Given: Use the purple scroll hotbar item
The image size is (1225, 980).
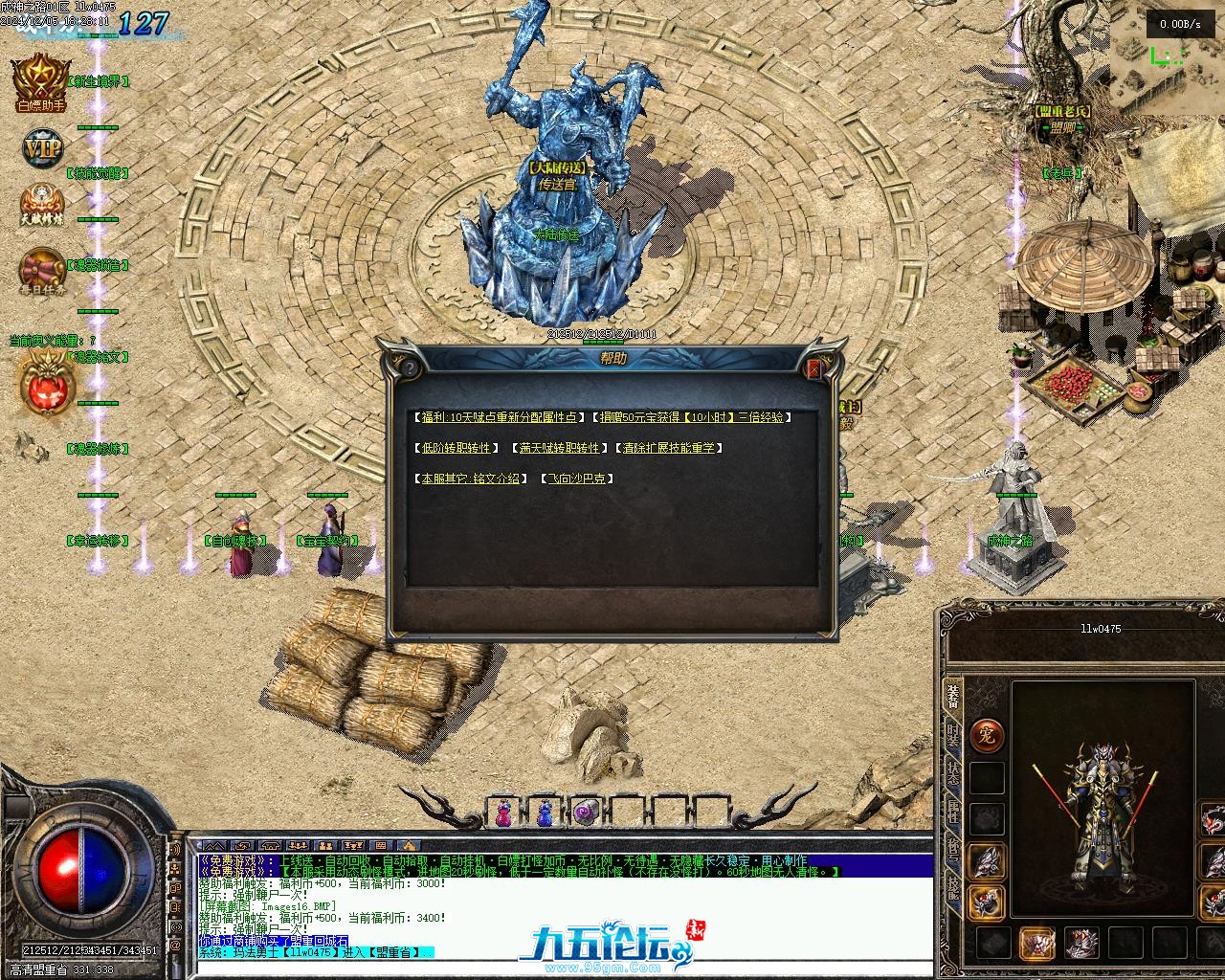Looking at the screenshot, I should 586,813.
